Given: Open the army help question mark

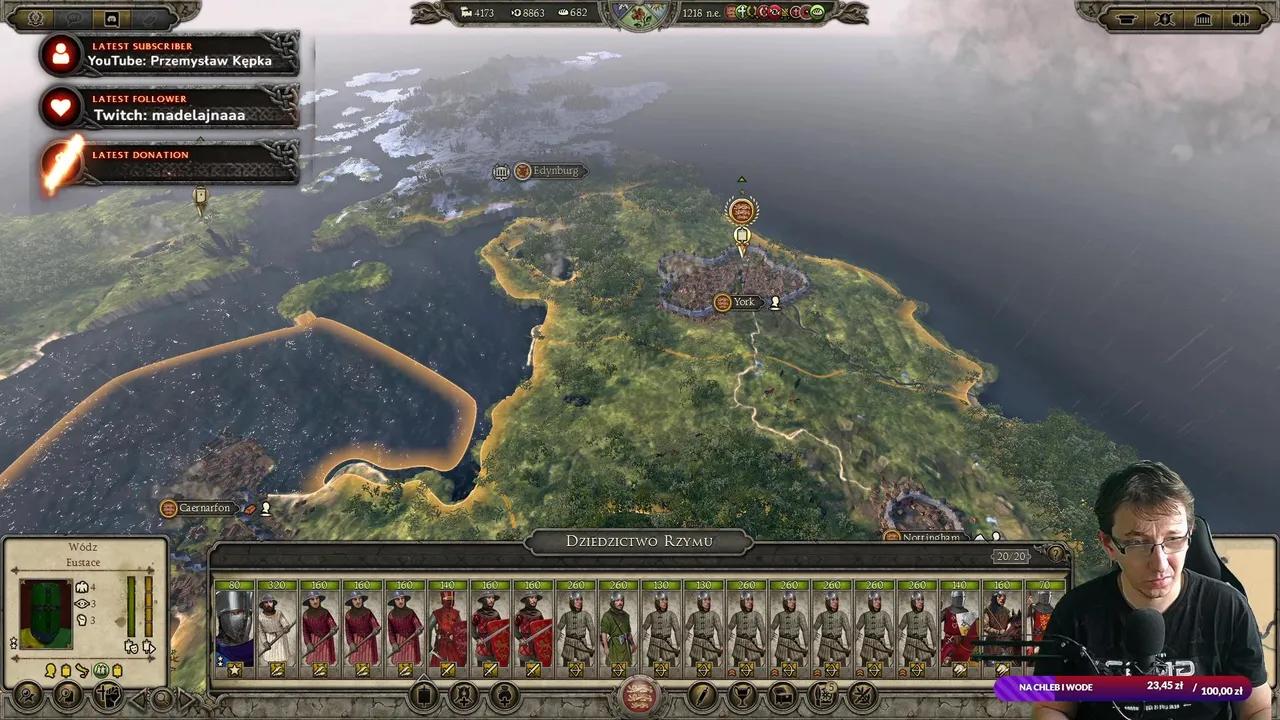Looking at the screenshot, I should click(1055, 554).
